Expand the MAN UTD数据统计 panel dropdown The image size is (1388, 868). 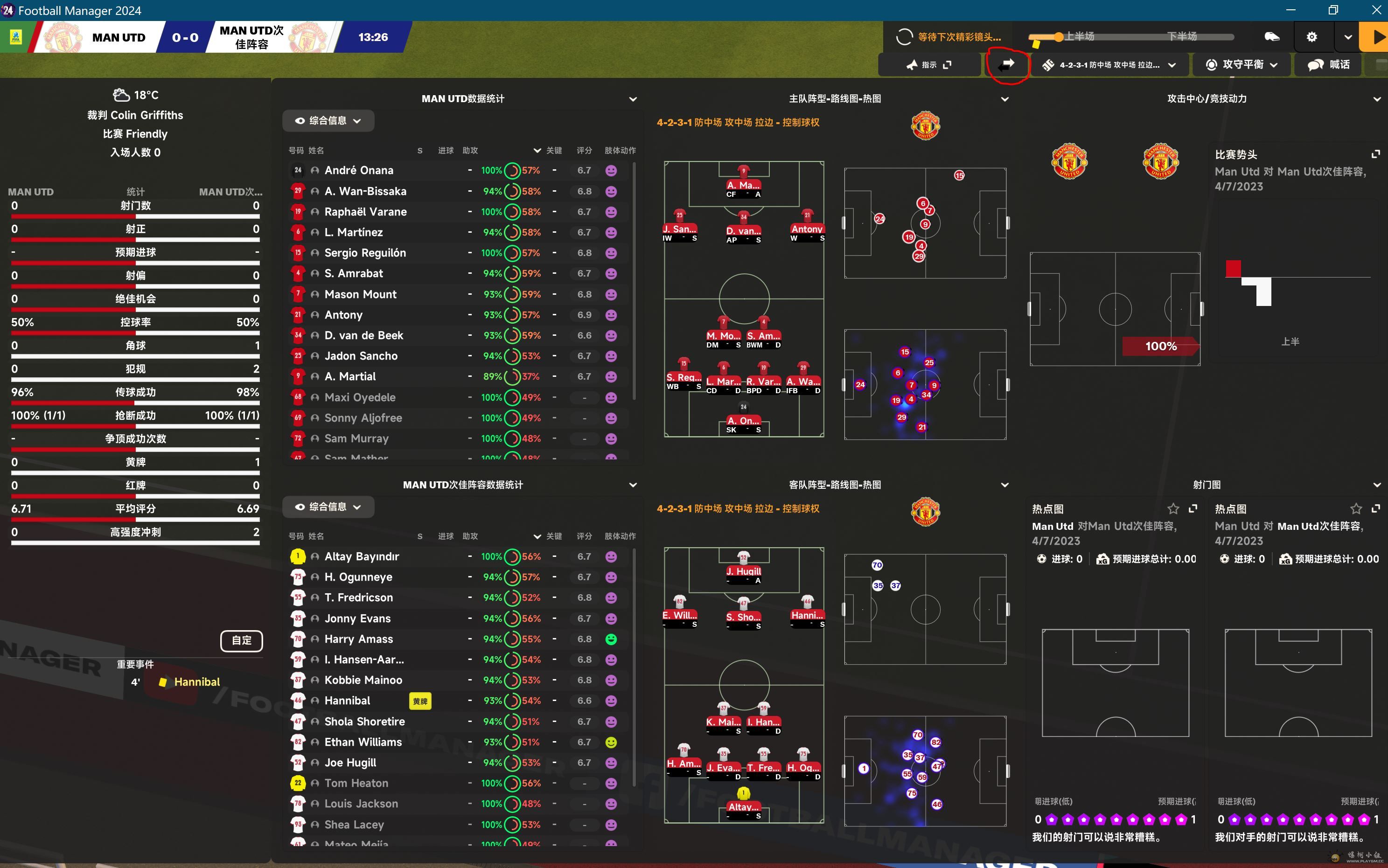click(633, 99)
